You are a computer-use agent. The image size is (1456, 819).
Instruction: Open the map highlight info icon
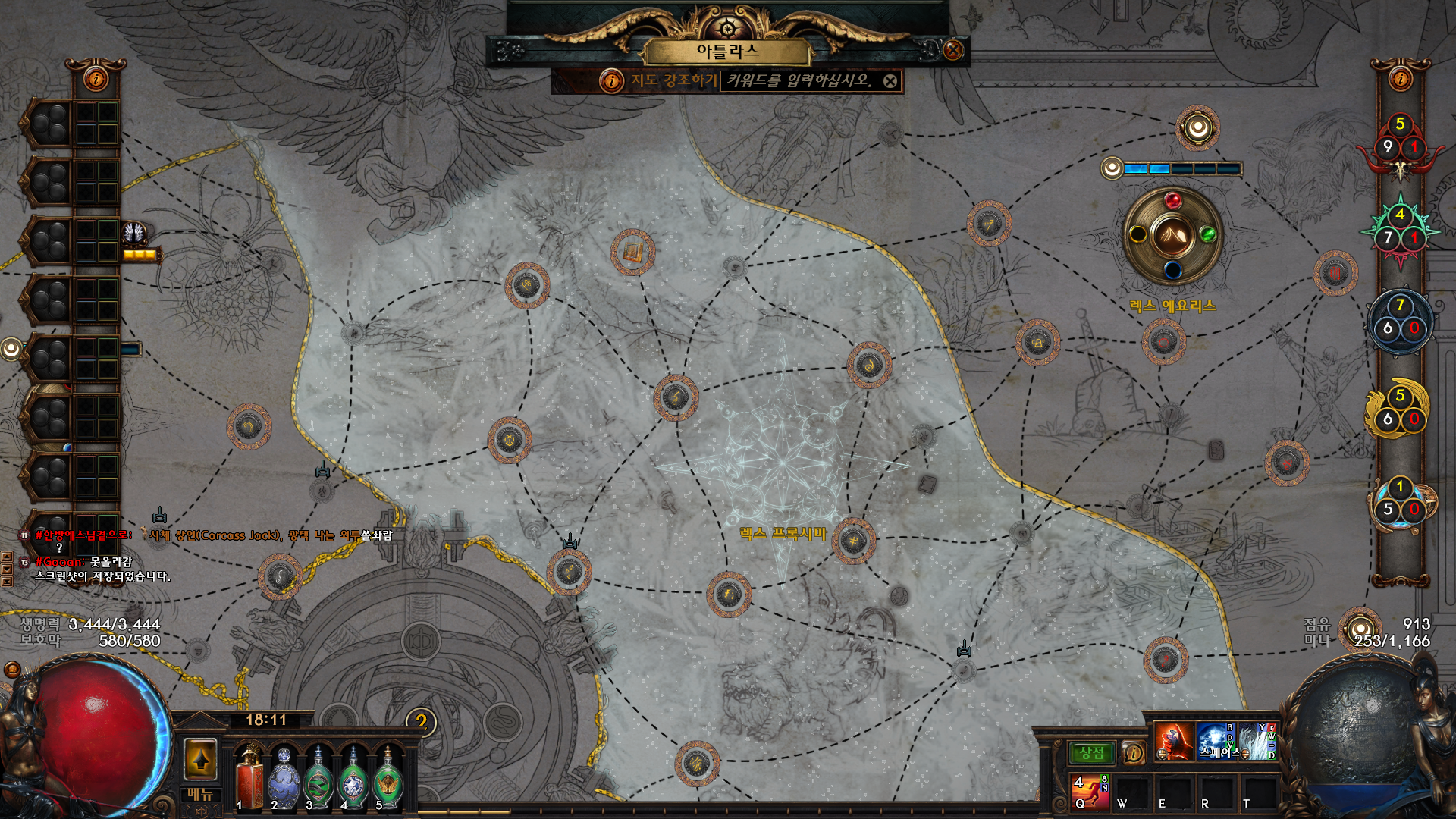611,80
